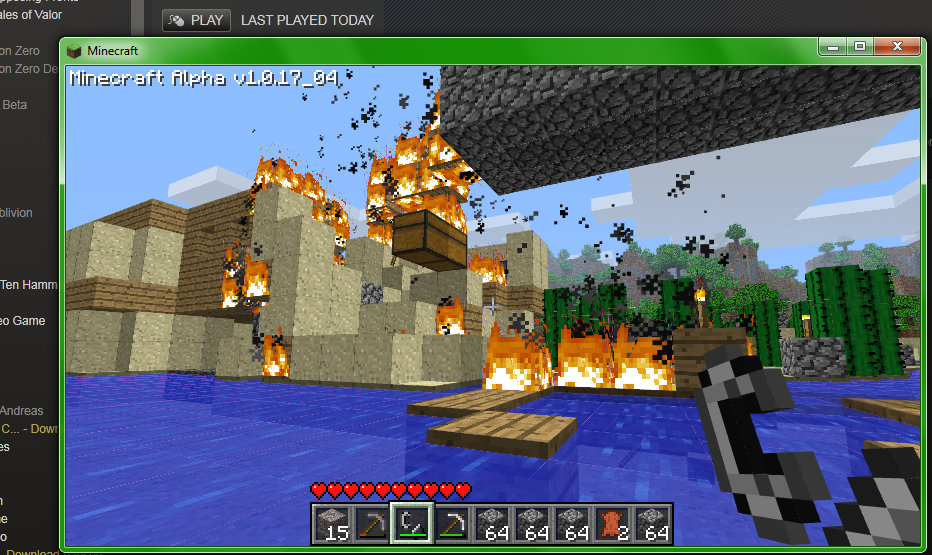Pick the pickaxe with red durability bar
Viewport: 932px width, 555px height.
(x=370, y=523)
